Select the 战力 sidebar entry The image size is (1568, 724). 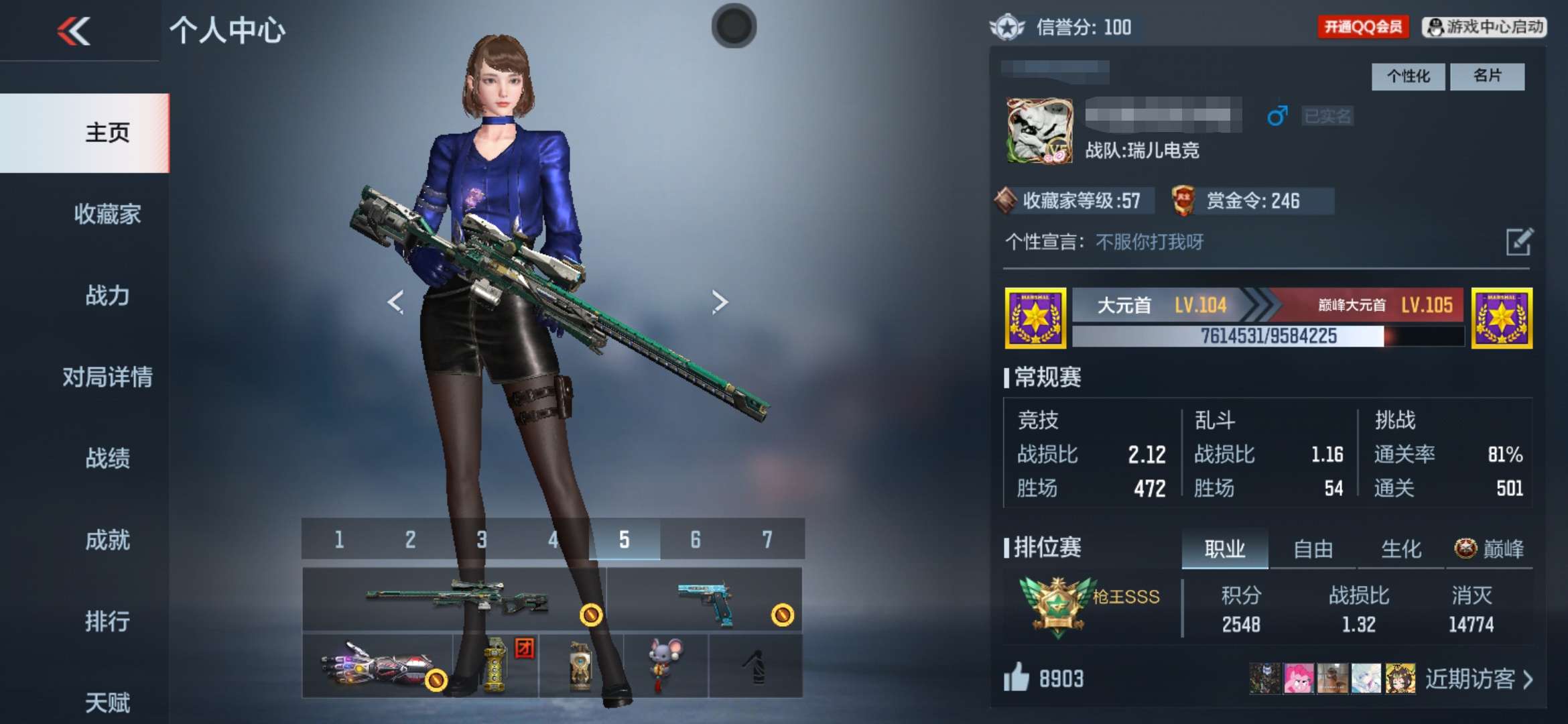pos(107,295)
